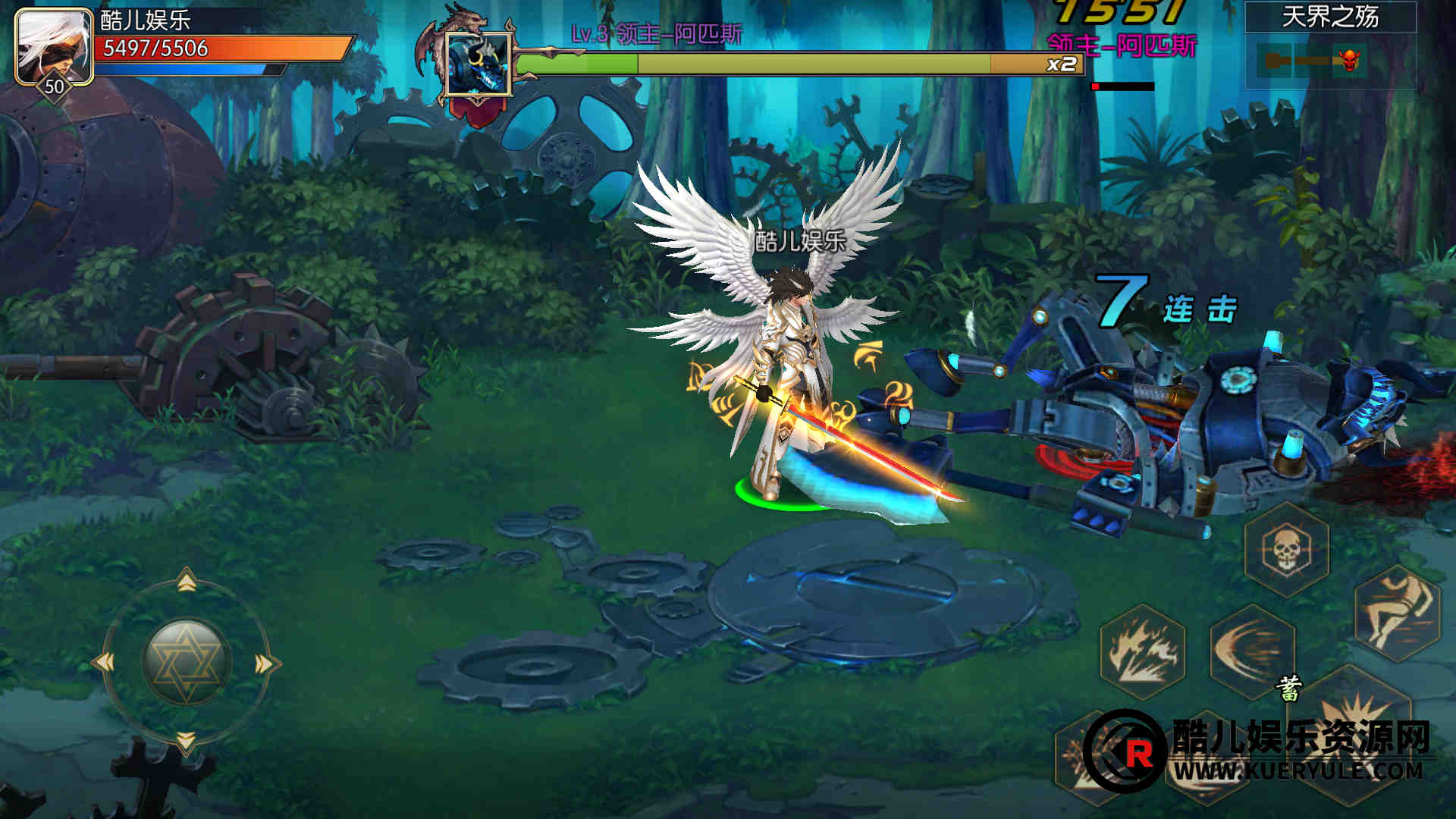
Task: Move up with the joystick's top arrow
Action: [187, 581]
